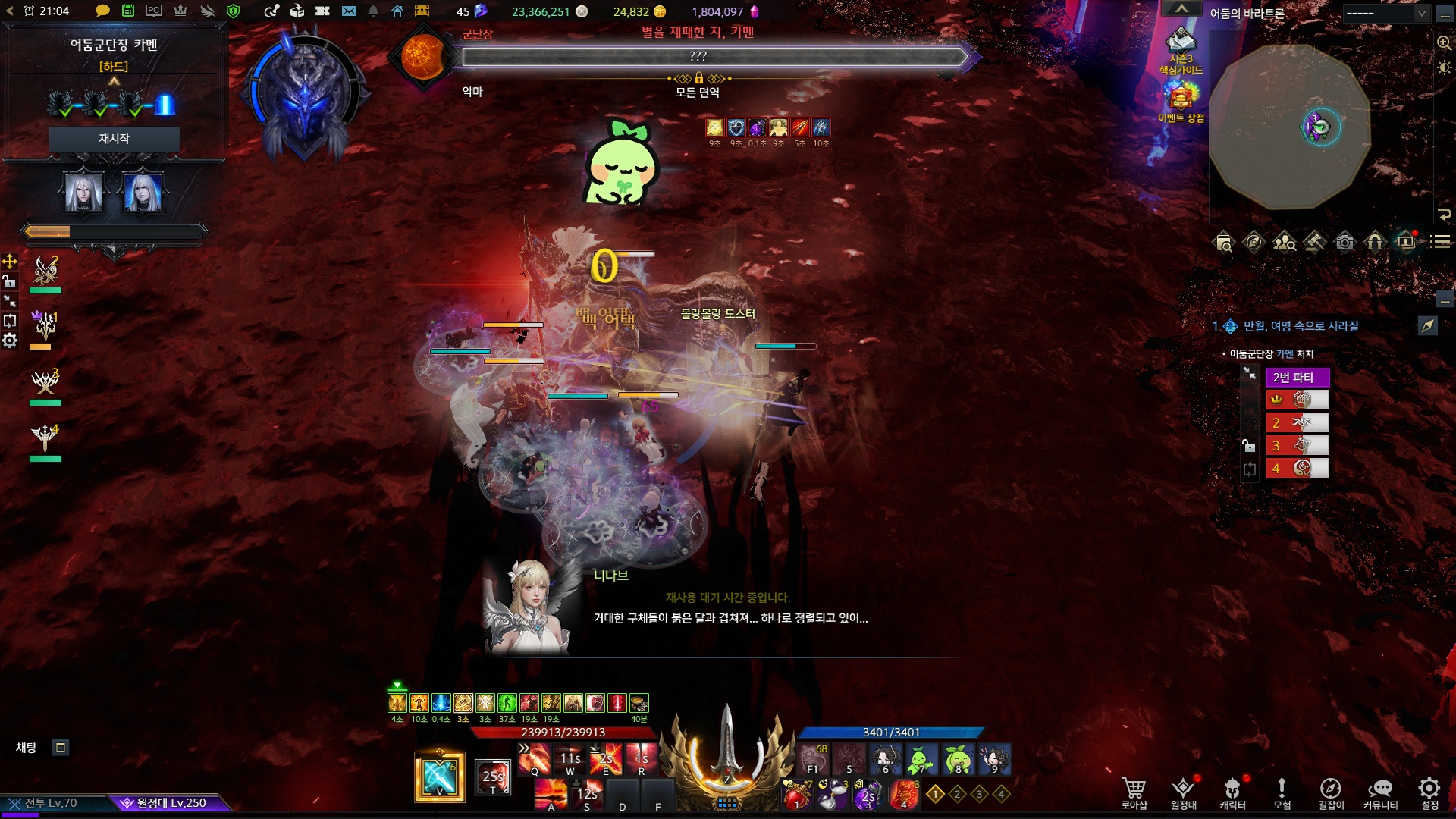Open the 캐릭터 character menu

point(1232,792)
